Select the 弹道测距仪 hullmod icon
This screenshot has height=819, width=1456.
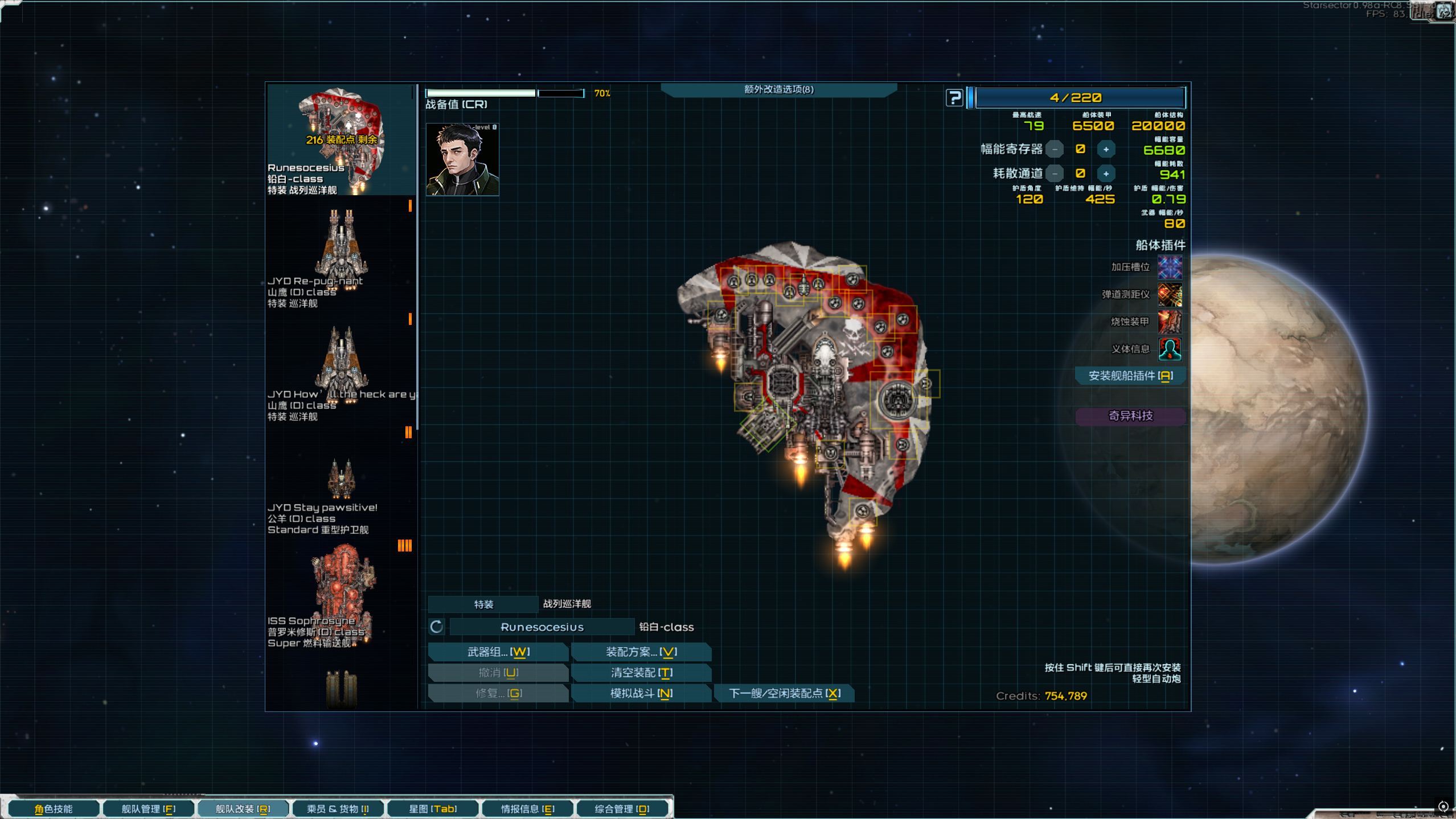(x=1170, y=294)
